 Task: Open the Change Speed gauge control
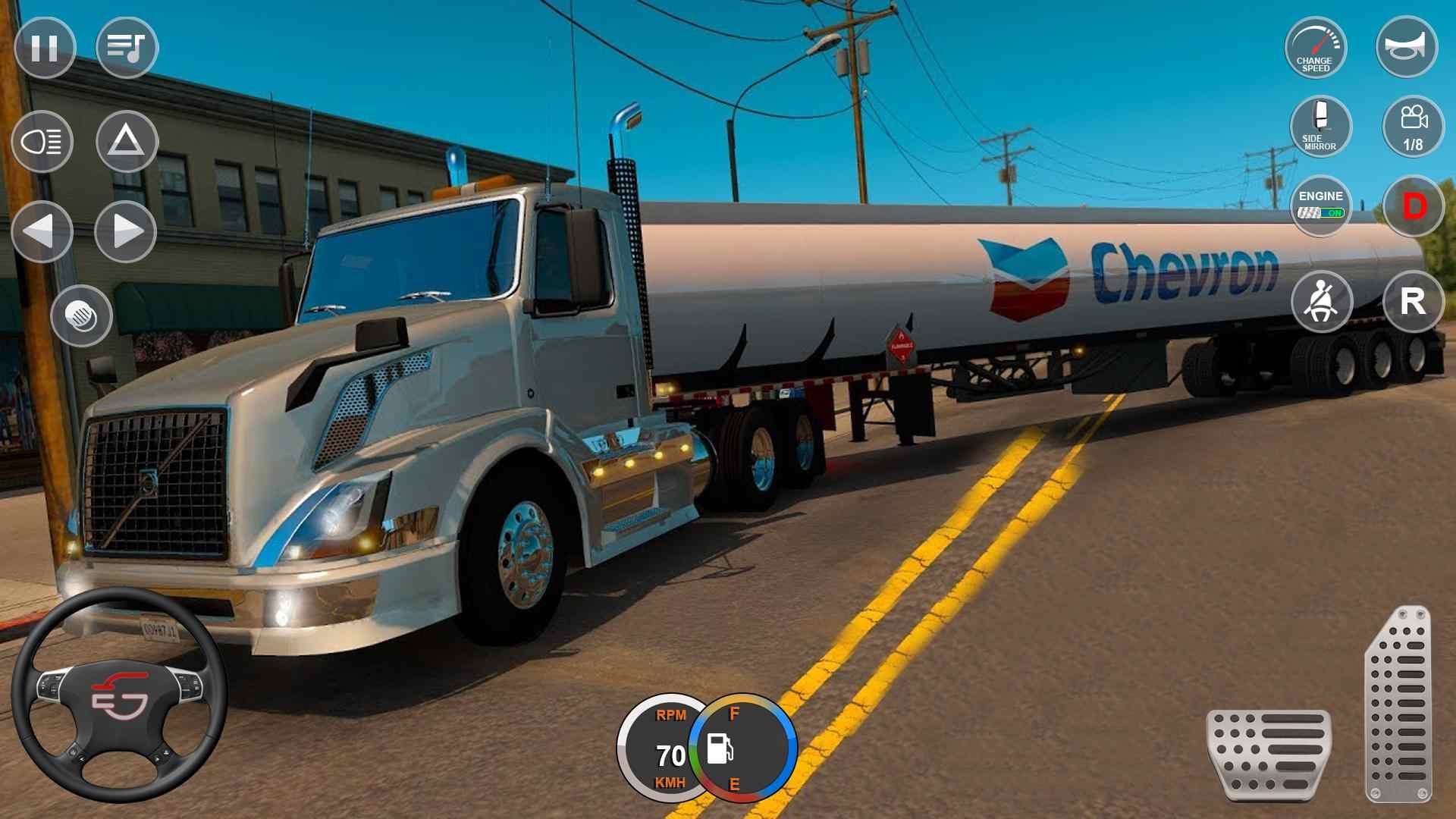(x=1317, y=49)
